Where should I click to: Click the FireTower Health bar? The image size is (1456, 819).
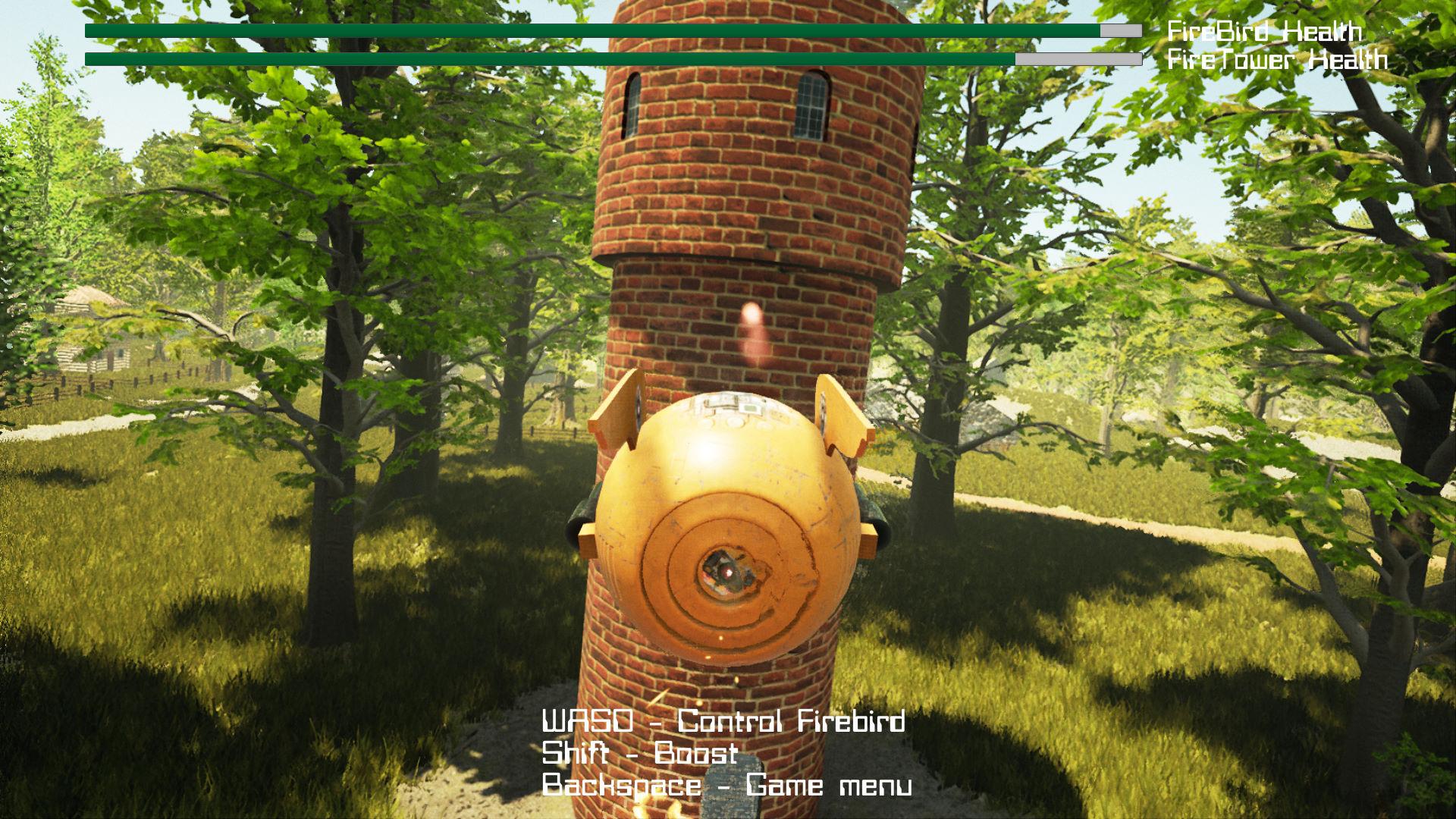point(546,57)
